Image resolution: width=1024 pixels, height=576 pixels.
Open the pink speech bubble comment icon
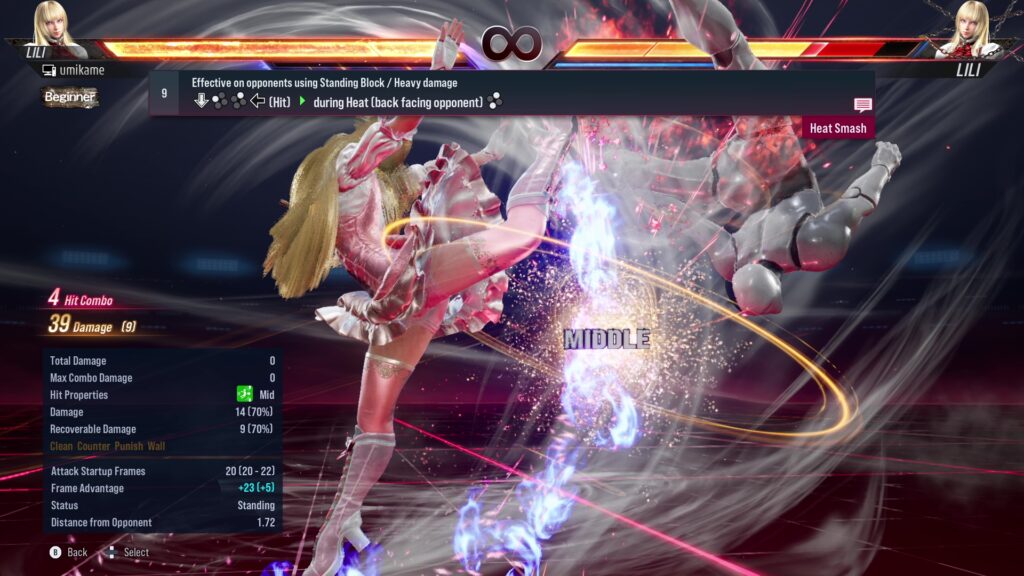tap(862, 104)
